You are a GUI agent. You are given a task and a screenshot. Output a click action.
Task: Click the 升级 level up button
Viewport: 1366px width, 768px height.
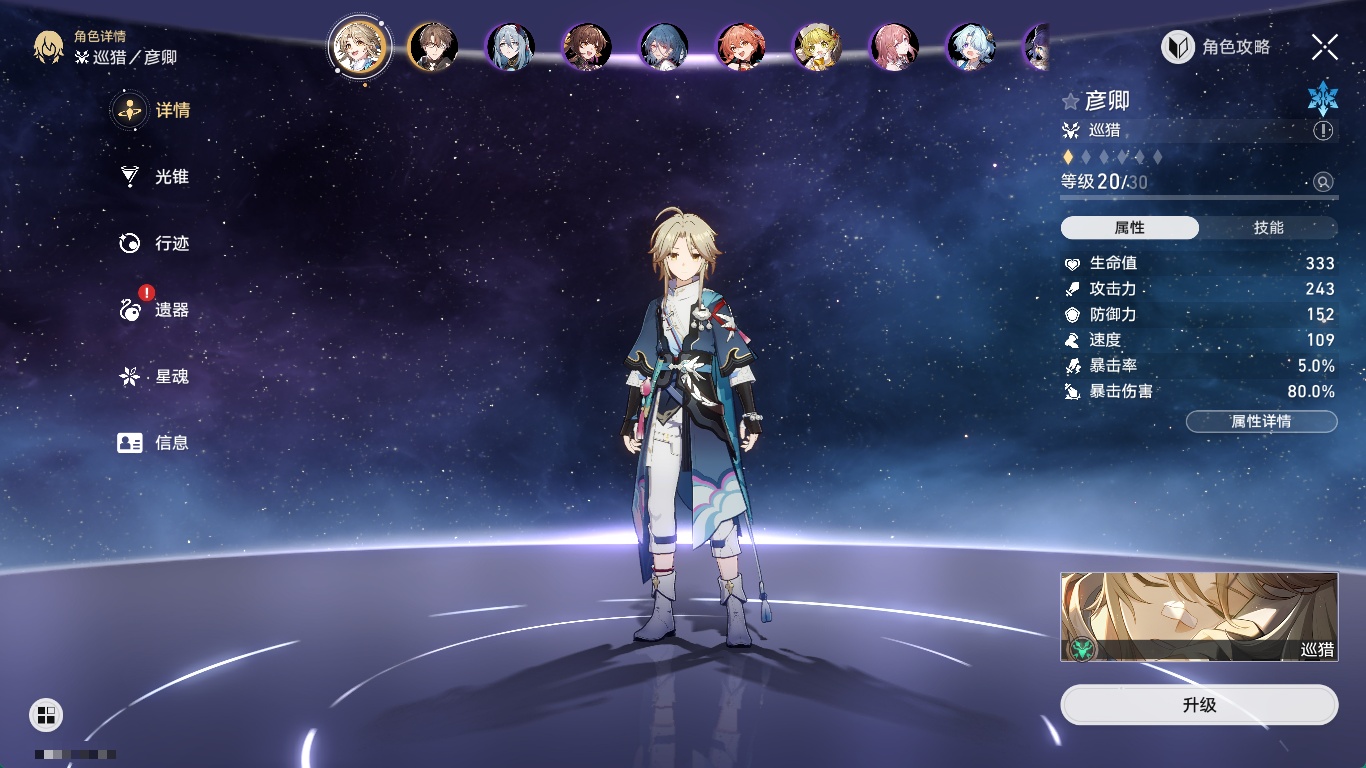1199,705
